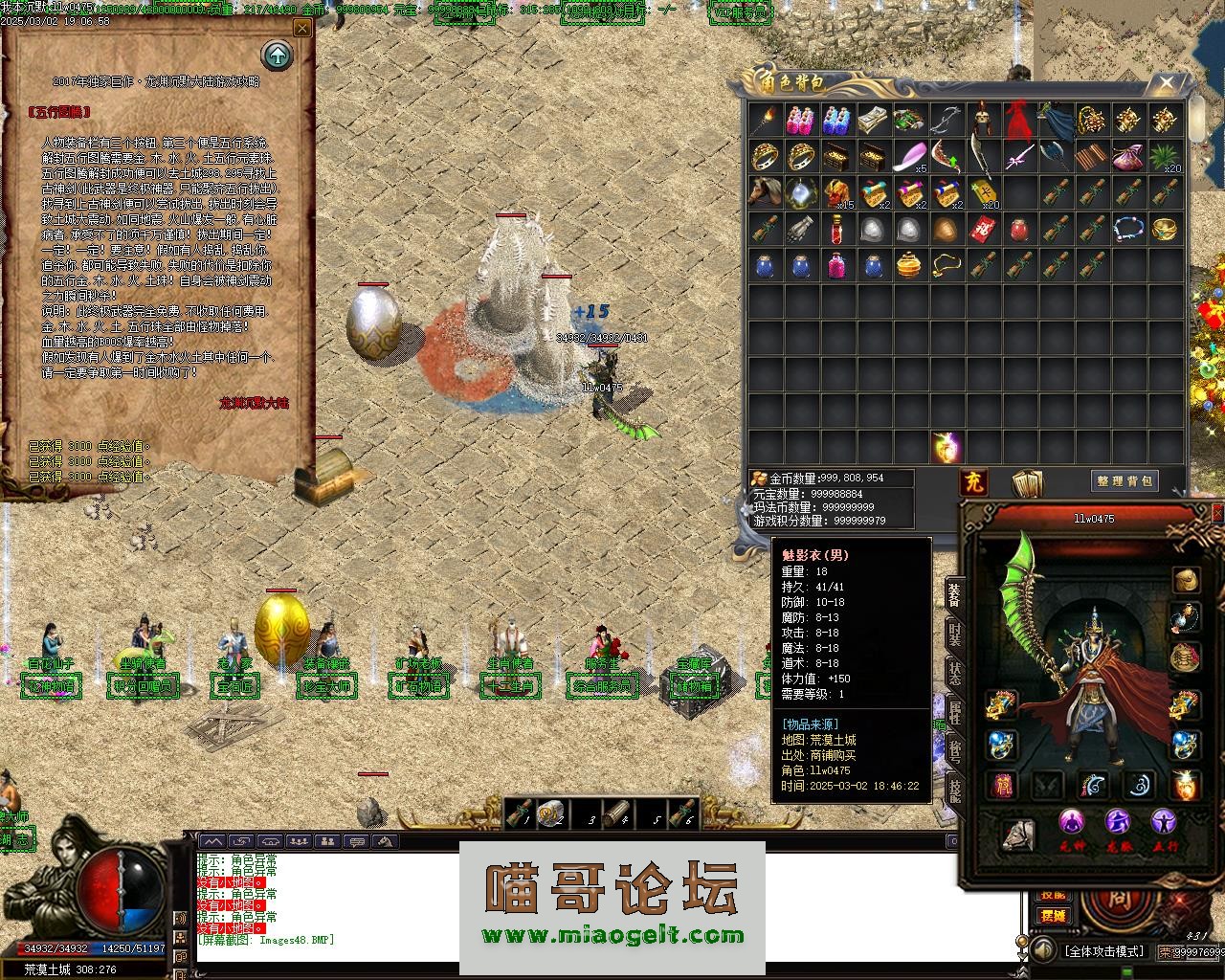1225x980 pixels.
Task: Open the 状态 status tab
Action: pyautogui.click(x=954, y=672)
